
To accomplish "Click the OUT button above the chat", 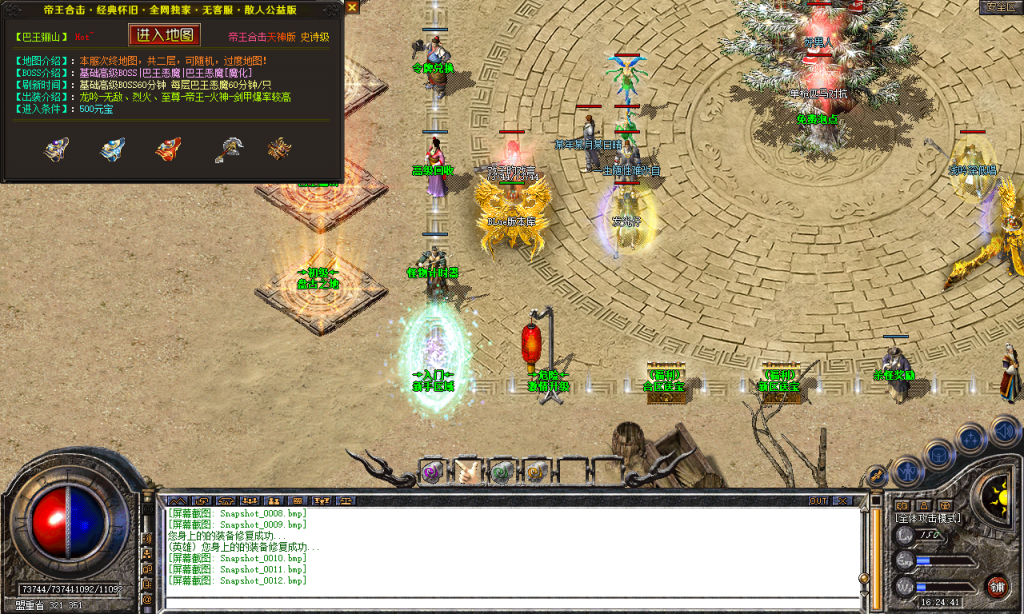I will coord(818,500).
